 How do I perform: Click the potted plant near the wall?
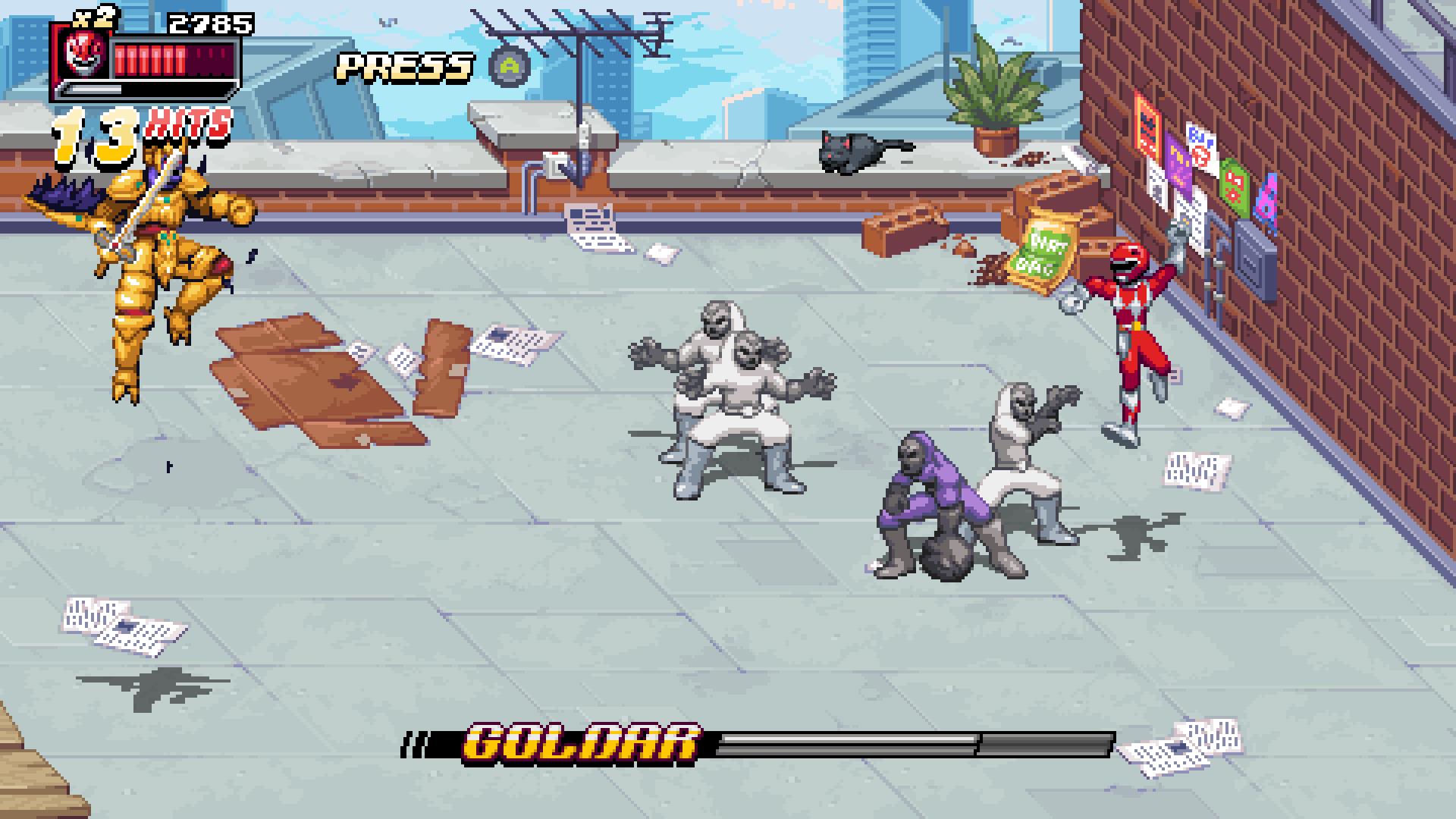point(993,99)
